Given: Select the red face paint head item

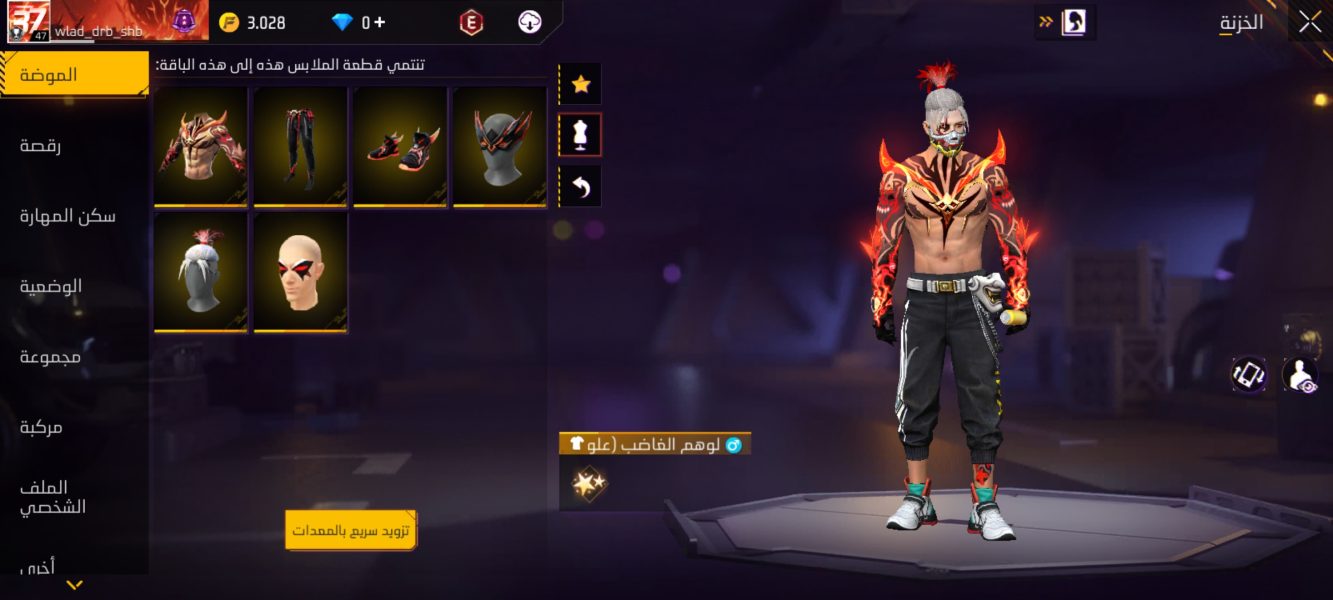Looking at the screenshot, I should pos(300,272).
